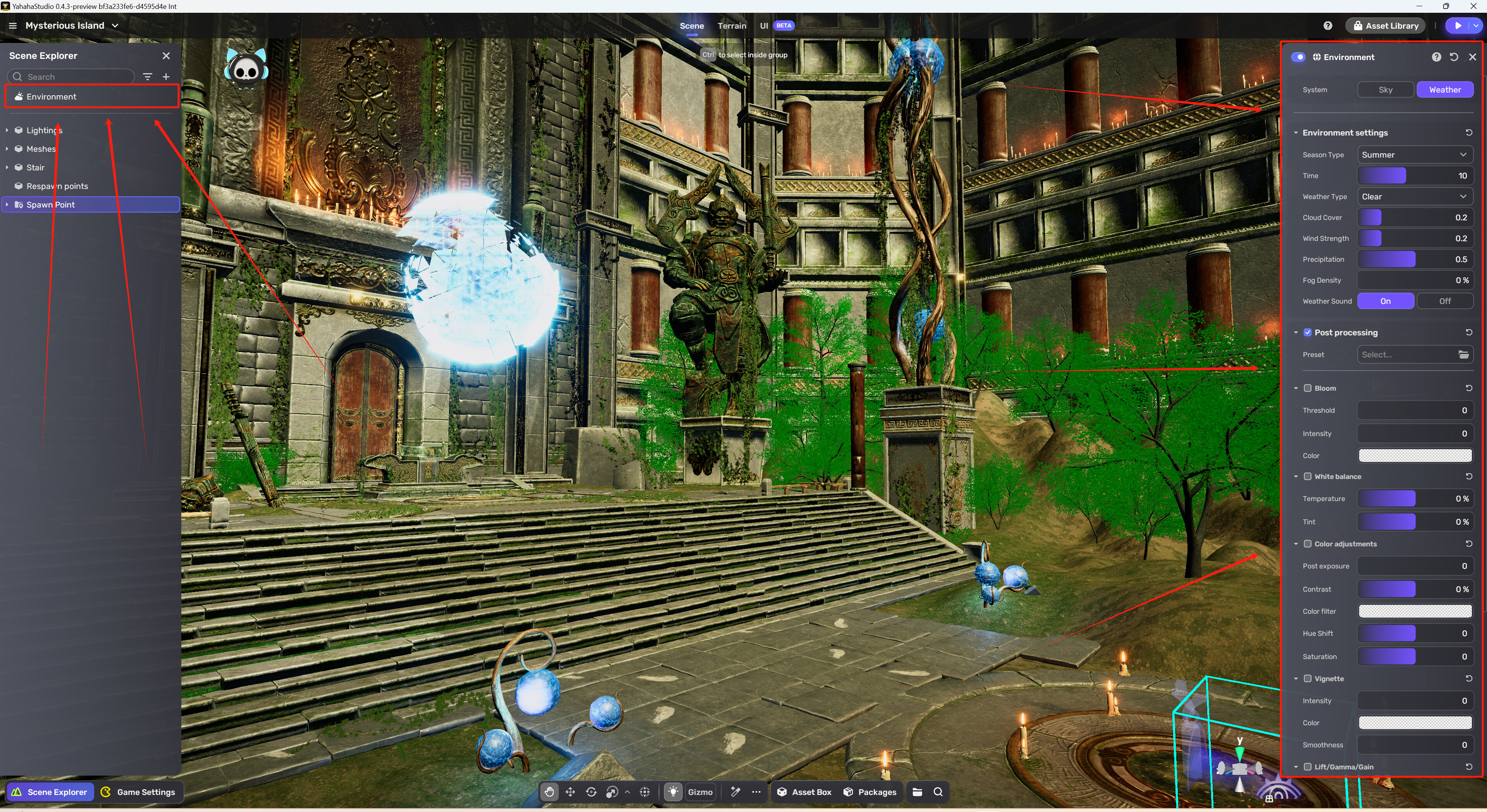Open the Asset Box
Viewport: 1487px width, 812px height.
tap(805, 792)
